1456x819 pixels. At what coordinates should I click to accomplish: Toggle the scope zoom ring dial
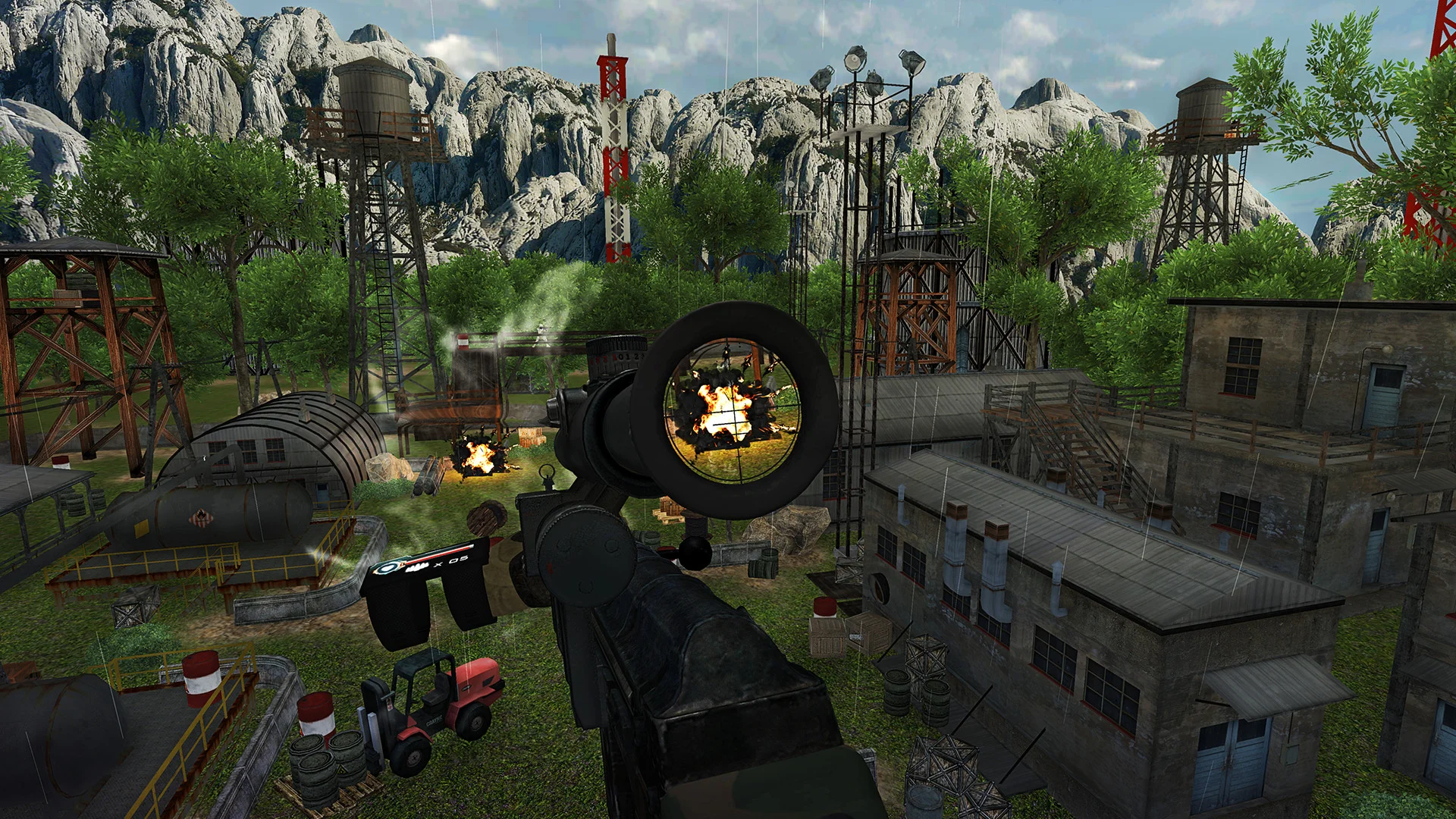(618, 360)
